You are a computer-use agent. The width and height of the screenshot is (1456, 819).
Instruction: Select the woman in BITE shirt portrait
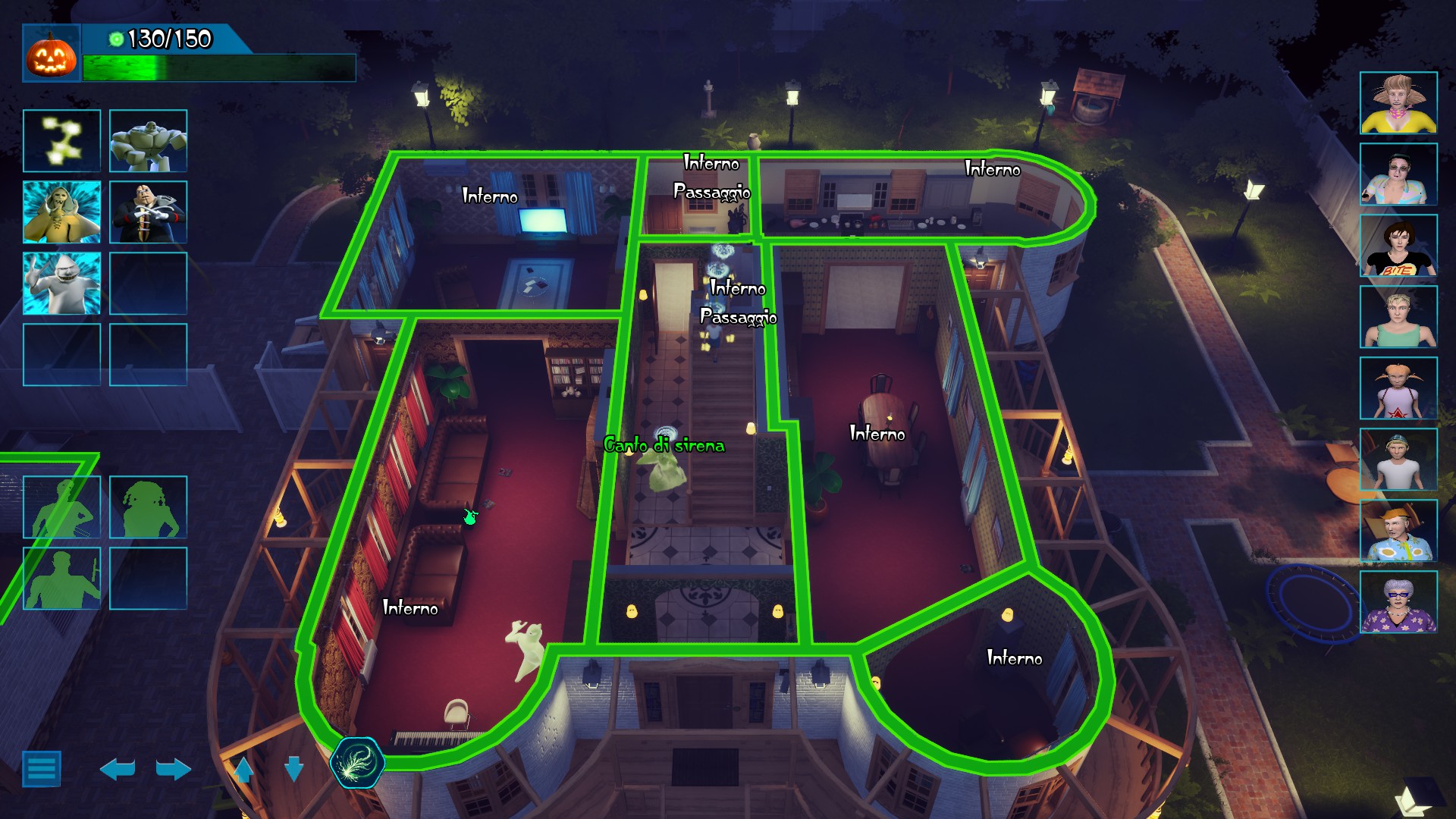point(1398,246)
